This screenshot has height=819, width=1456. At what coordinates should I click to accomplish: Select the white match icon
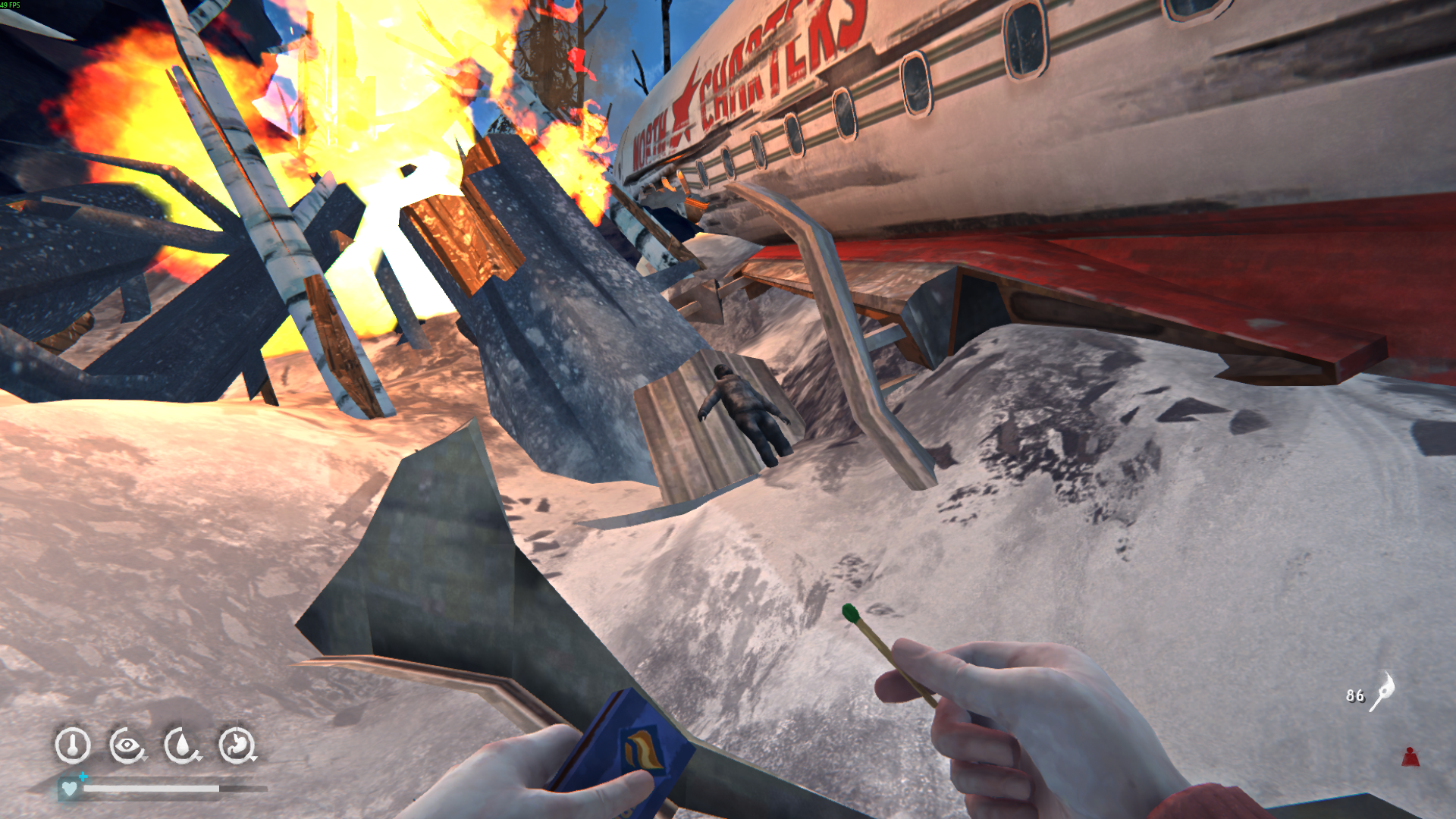[x=1382, y=692]
